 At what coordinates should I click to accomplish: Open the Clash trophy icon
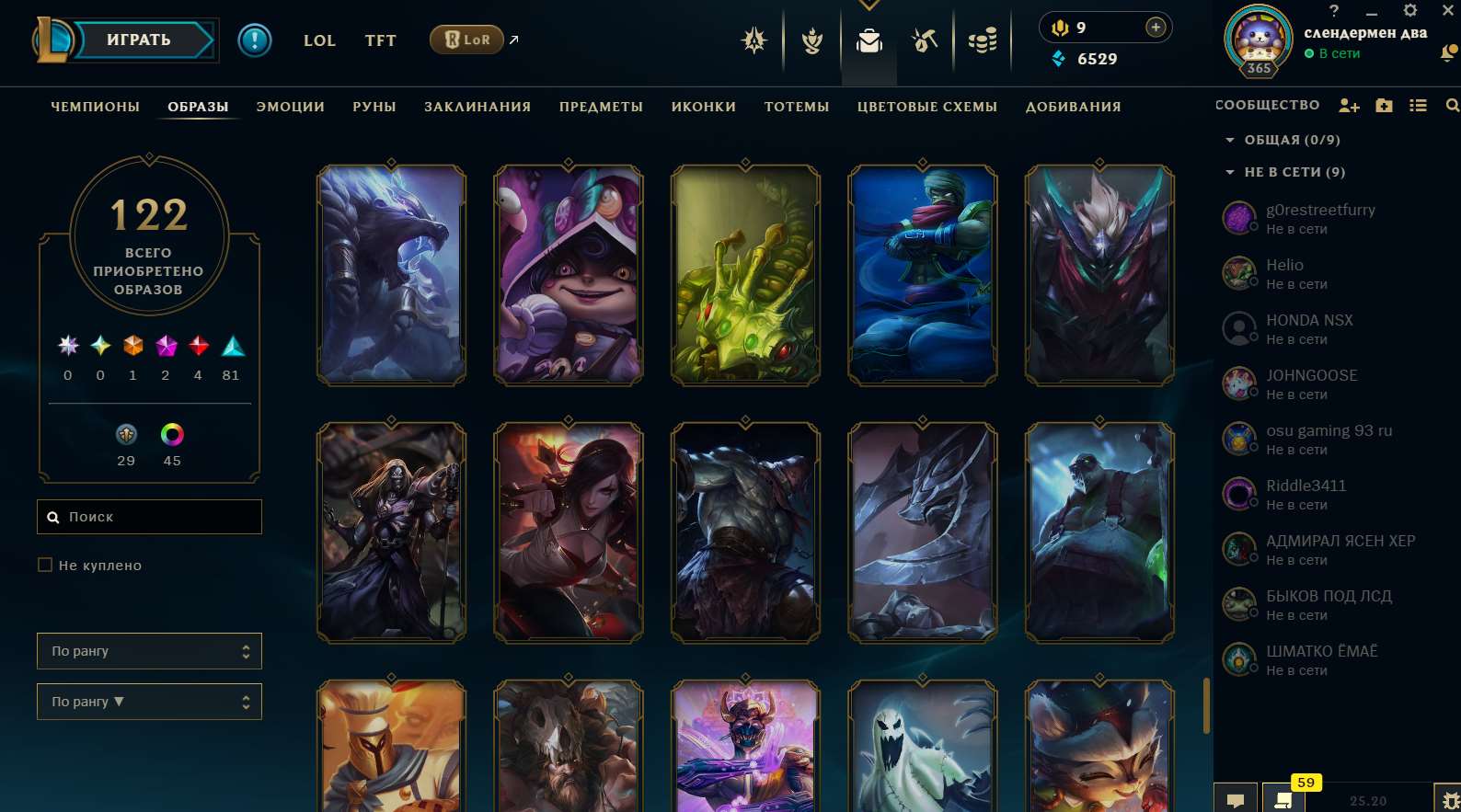[811, 40]
